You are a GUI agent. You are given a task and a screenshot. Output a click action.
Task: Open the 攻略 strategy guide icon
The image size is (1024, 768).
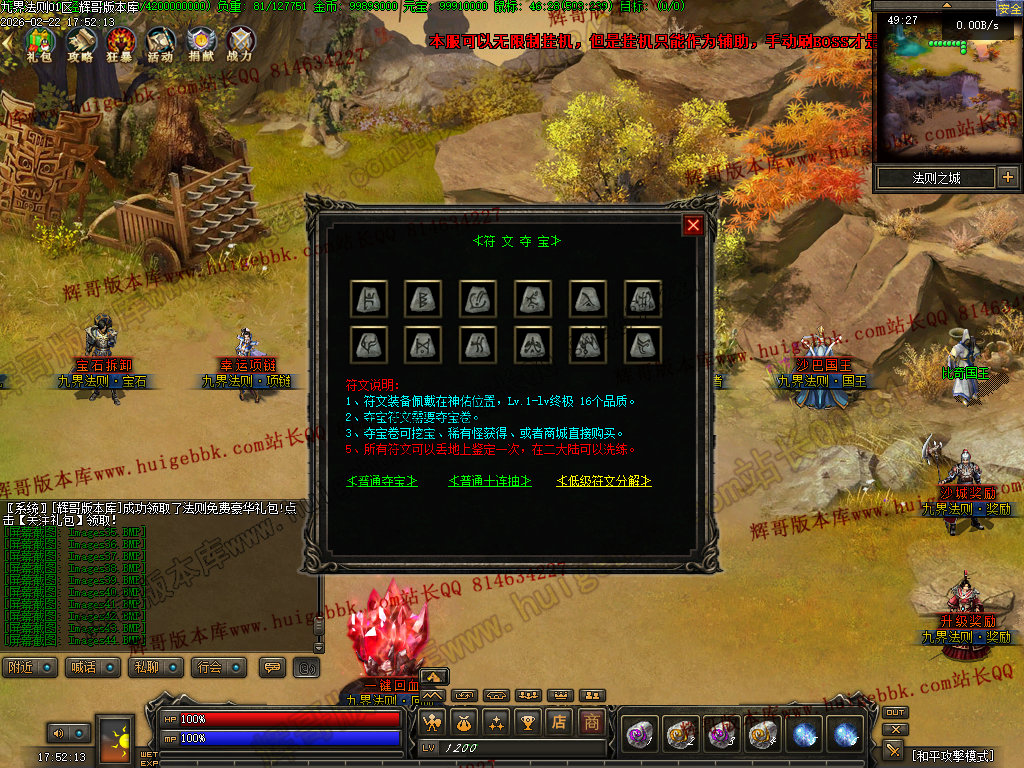coord(80,43)
